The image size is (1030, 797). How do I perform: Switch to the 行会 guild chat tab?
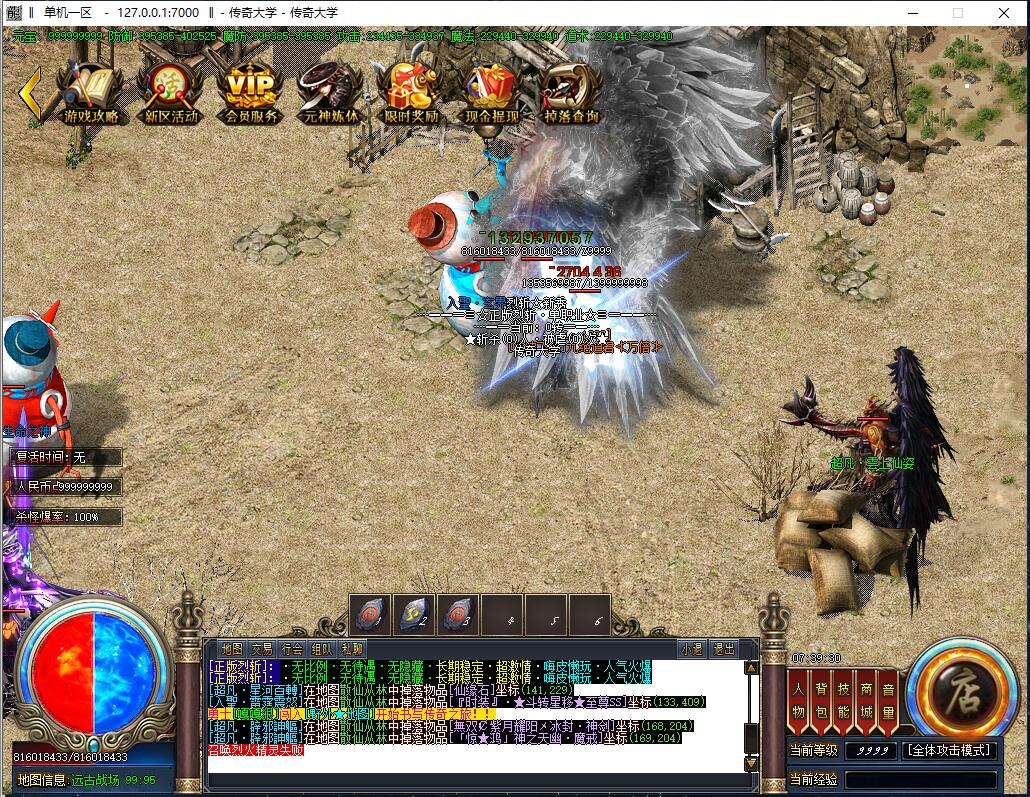click(x=292, y=648)
